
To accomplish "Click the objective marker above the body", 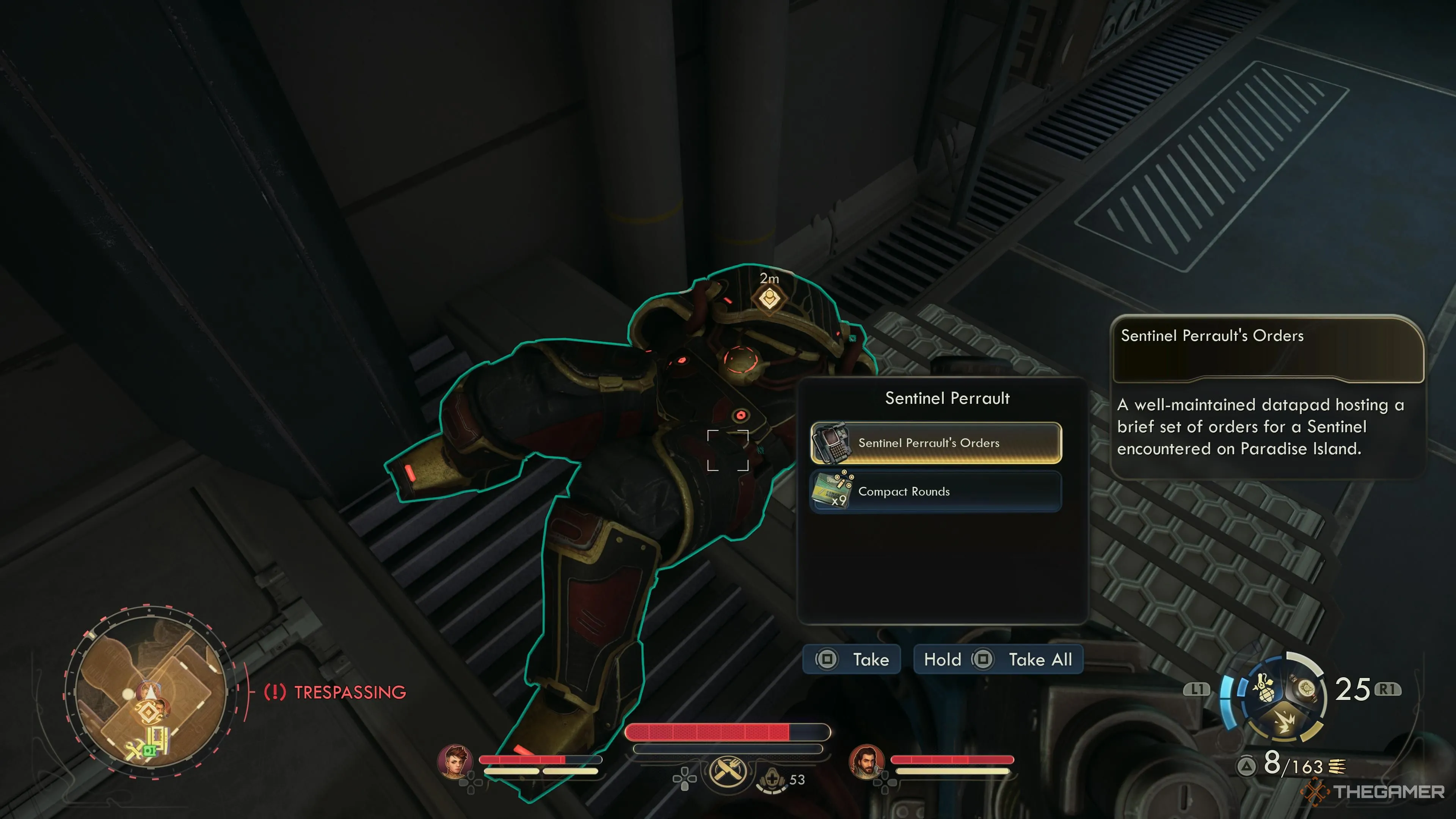I will [x=769, y=298].
